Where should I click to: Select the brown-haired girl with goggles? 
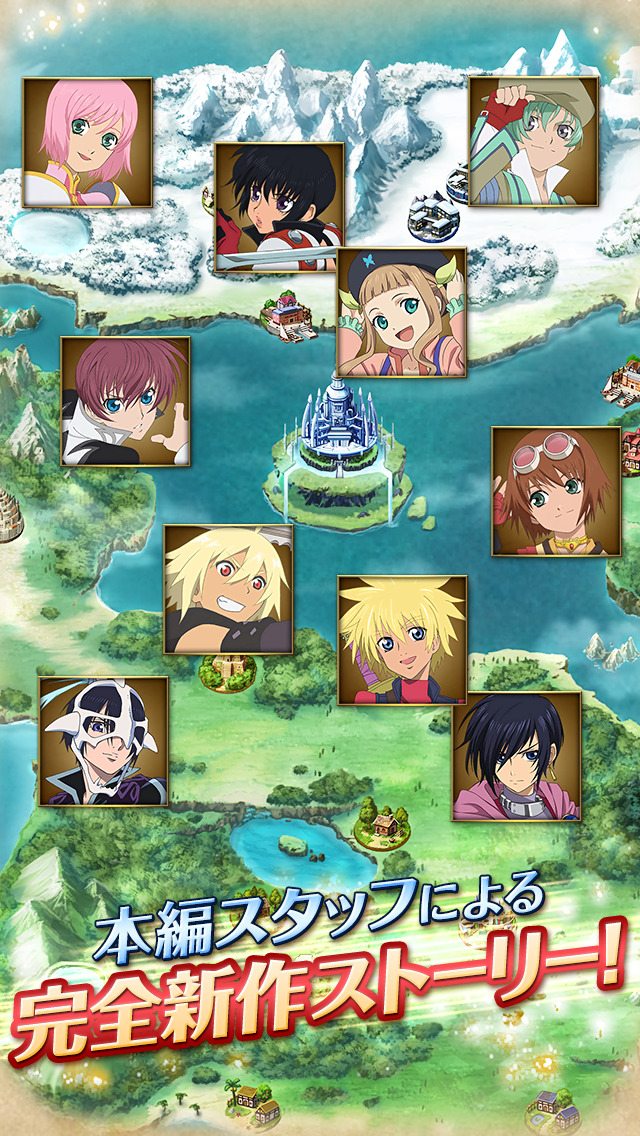pyautogui.click(x=556, y=491)
